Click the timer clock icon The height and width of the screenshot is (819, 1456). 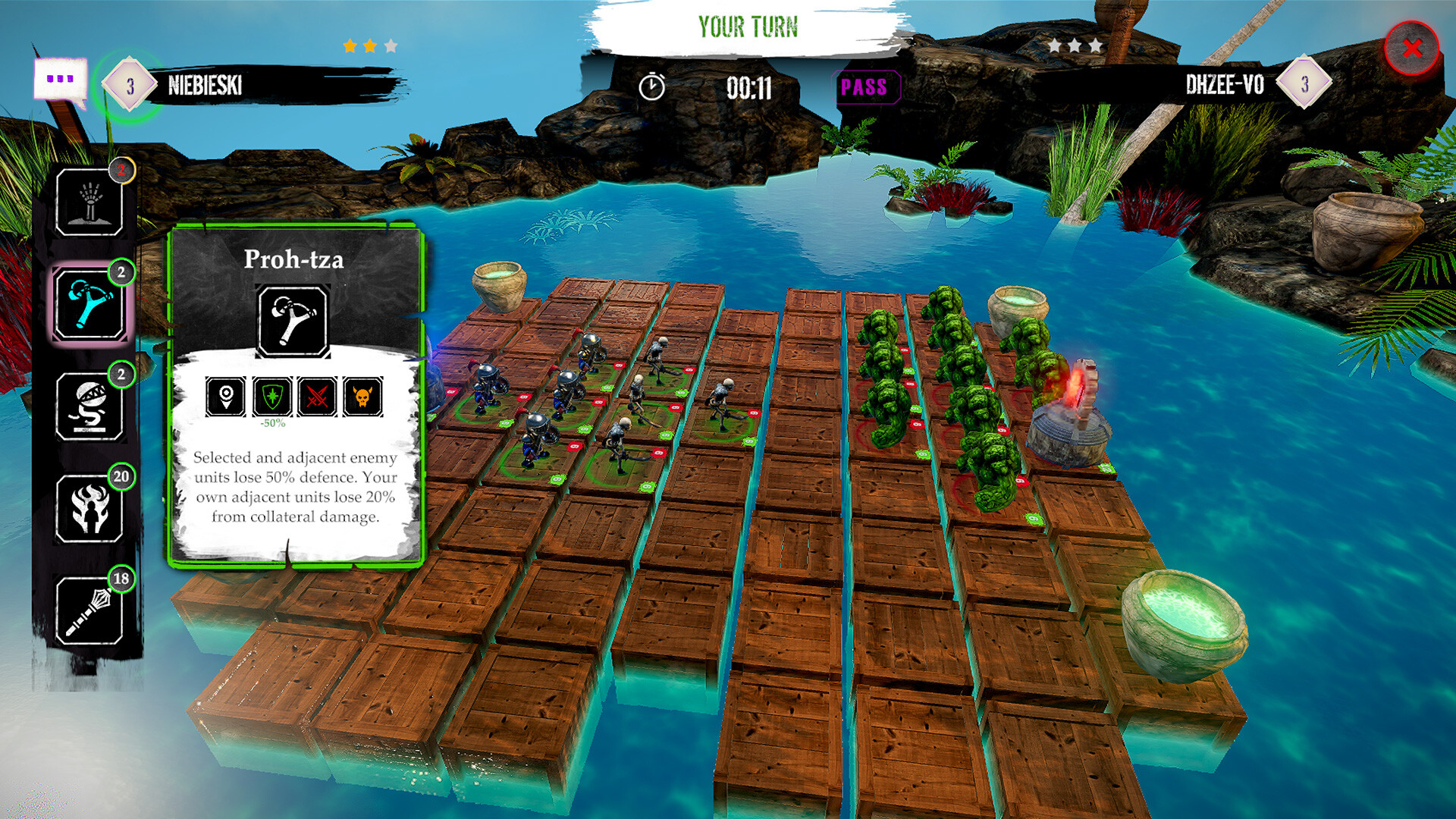click(651, 86)
